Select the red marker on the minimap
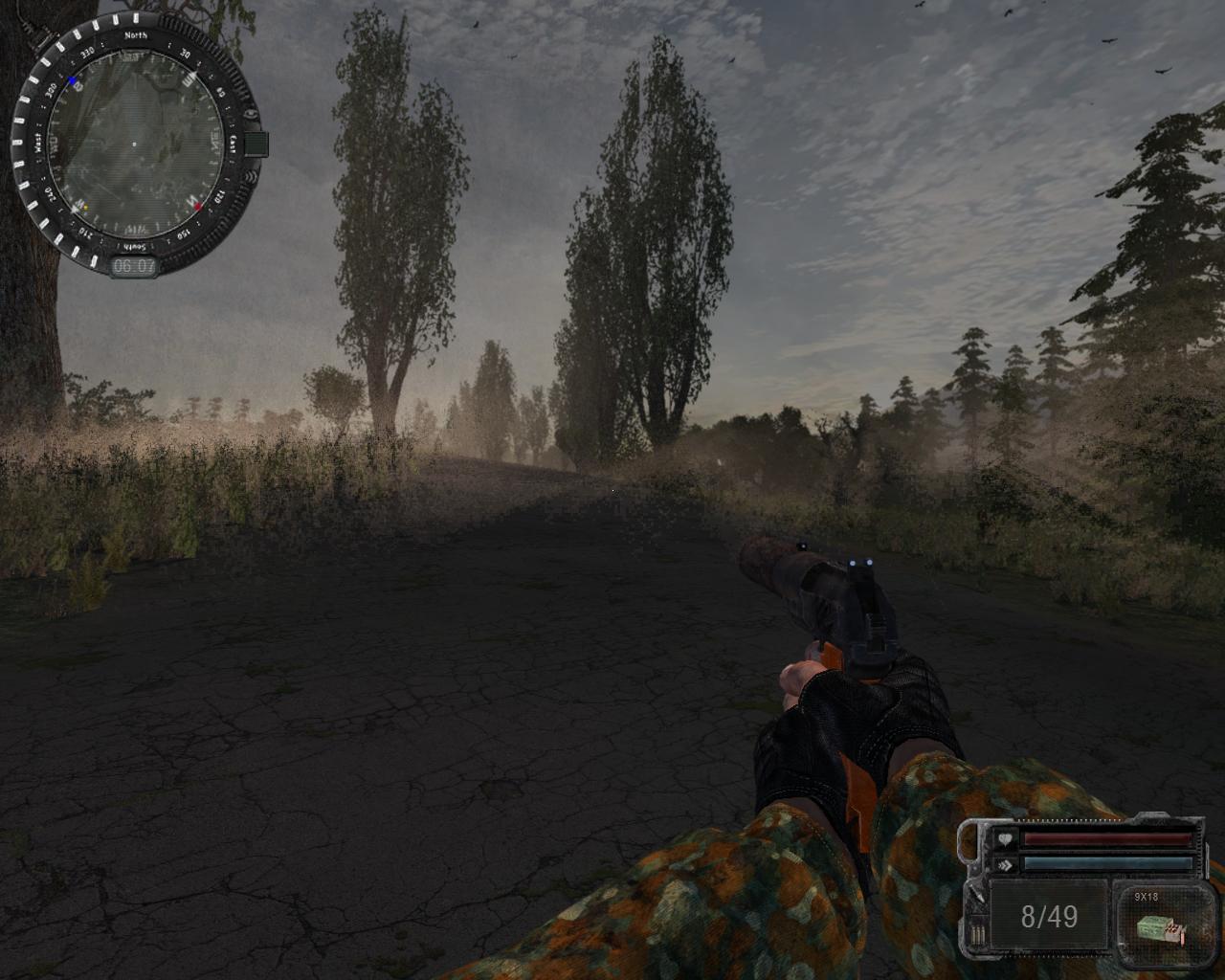This screenshot has width=1225, height=980. (x=198, y=206)
